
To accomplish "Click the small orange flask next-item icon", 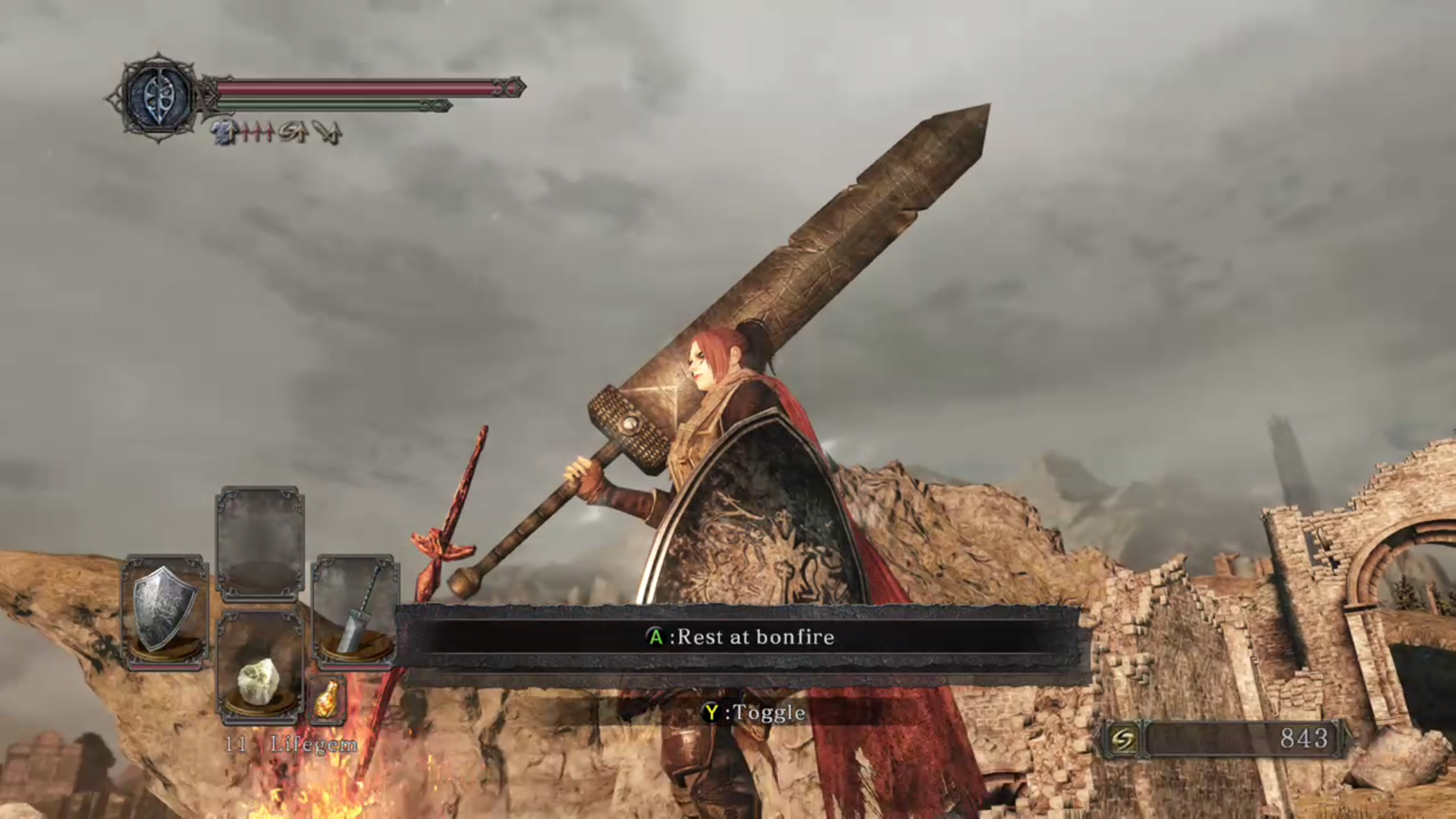I will [327, 699].
